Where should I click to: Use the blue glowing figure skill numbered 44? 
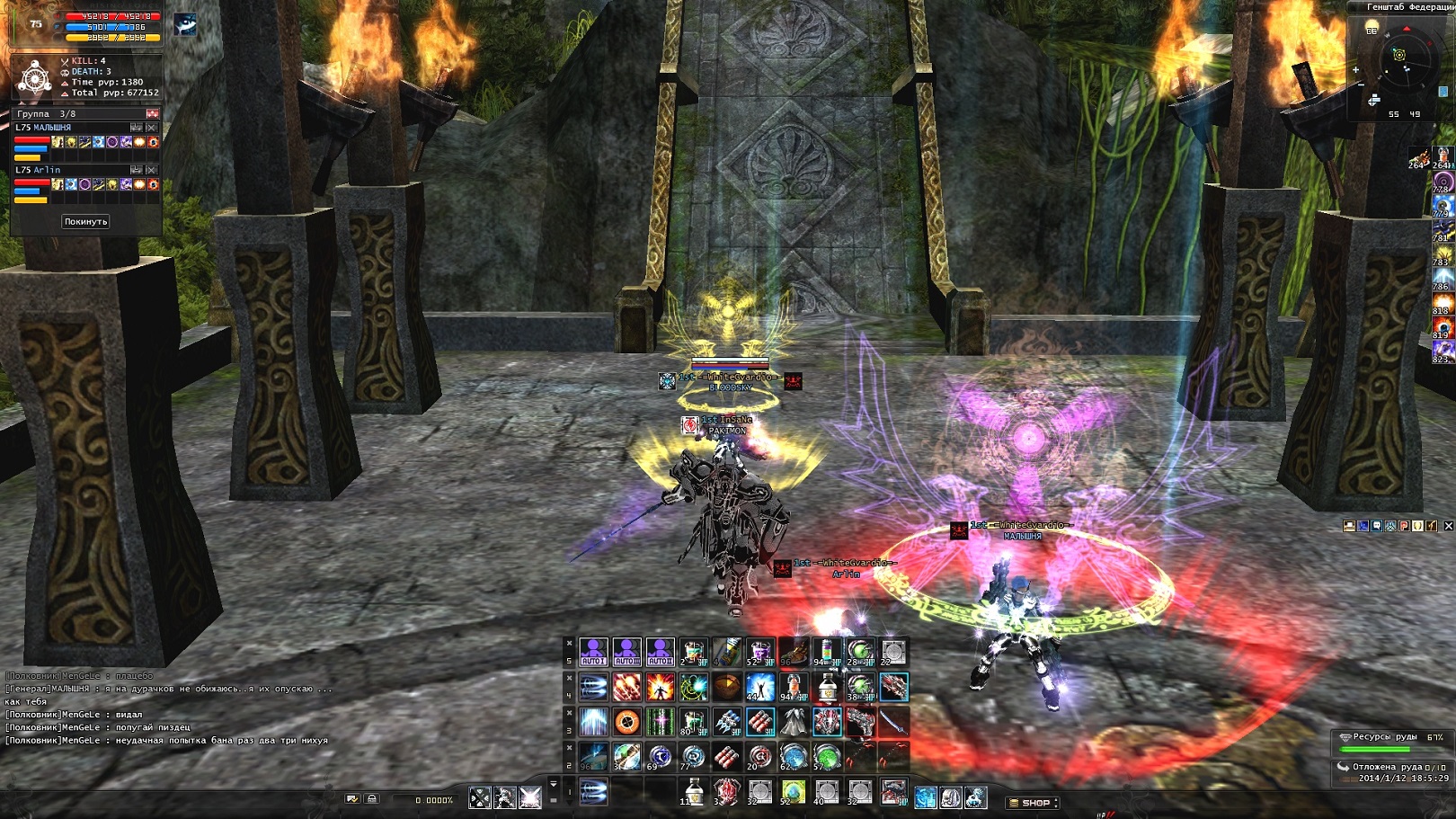click(759, 688)
